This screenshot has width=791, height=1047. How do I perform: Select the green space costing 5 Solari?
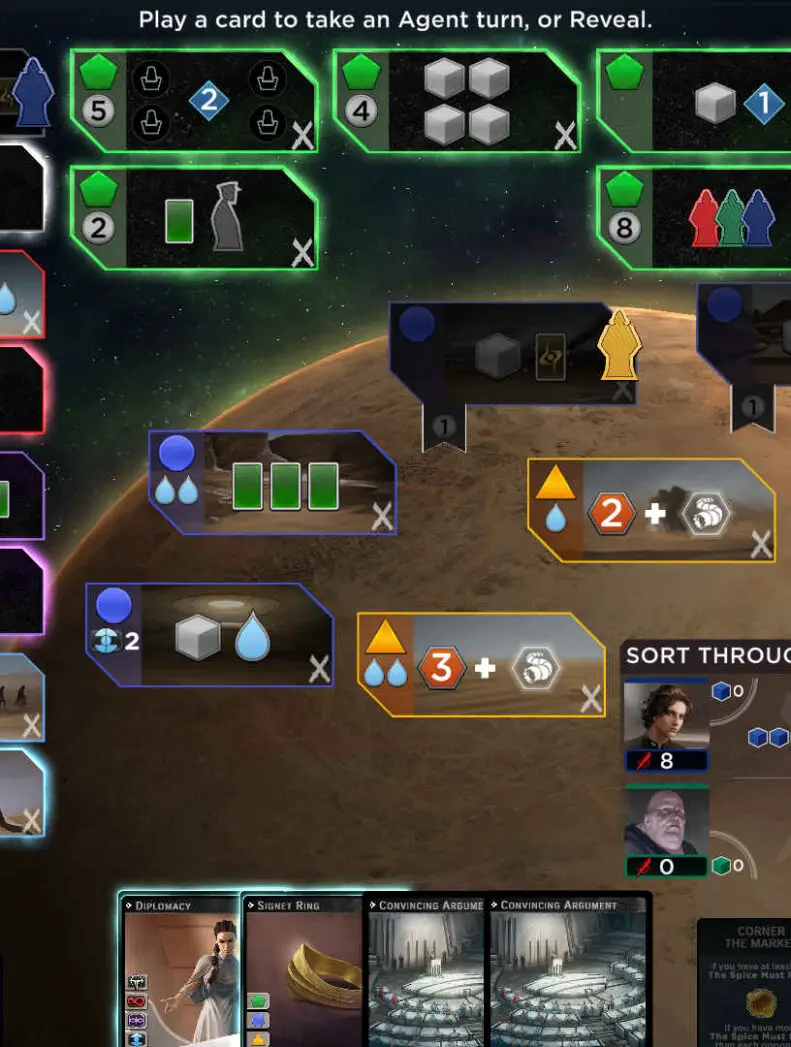tap(195, 101)
